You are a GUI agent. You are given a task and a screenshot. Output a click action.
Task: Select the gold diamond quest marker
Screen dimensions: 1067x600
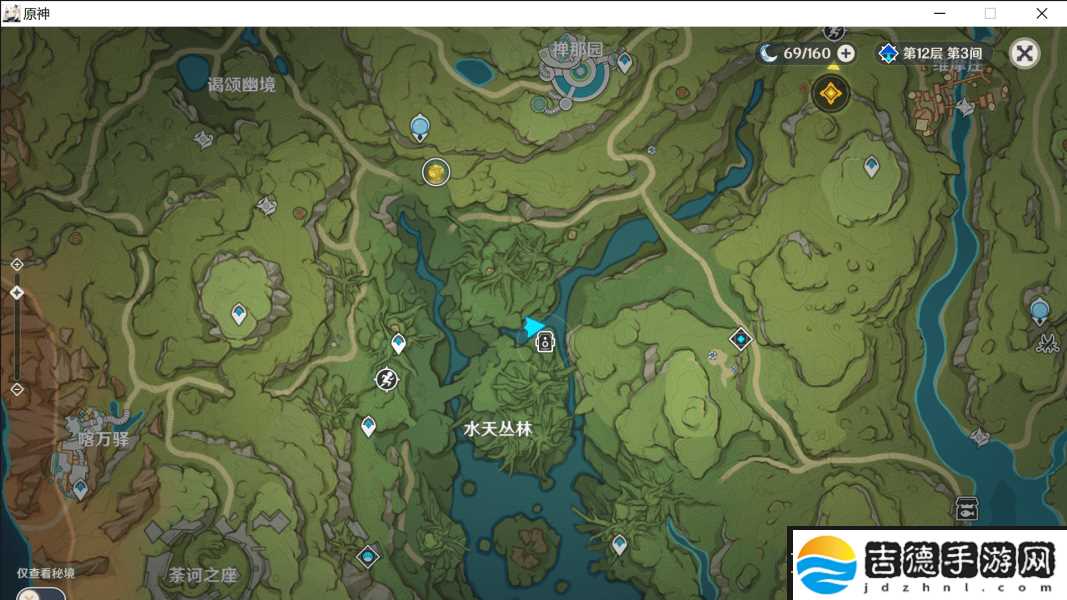[x=829, y=94]
